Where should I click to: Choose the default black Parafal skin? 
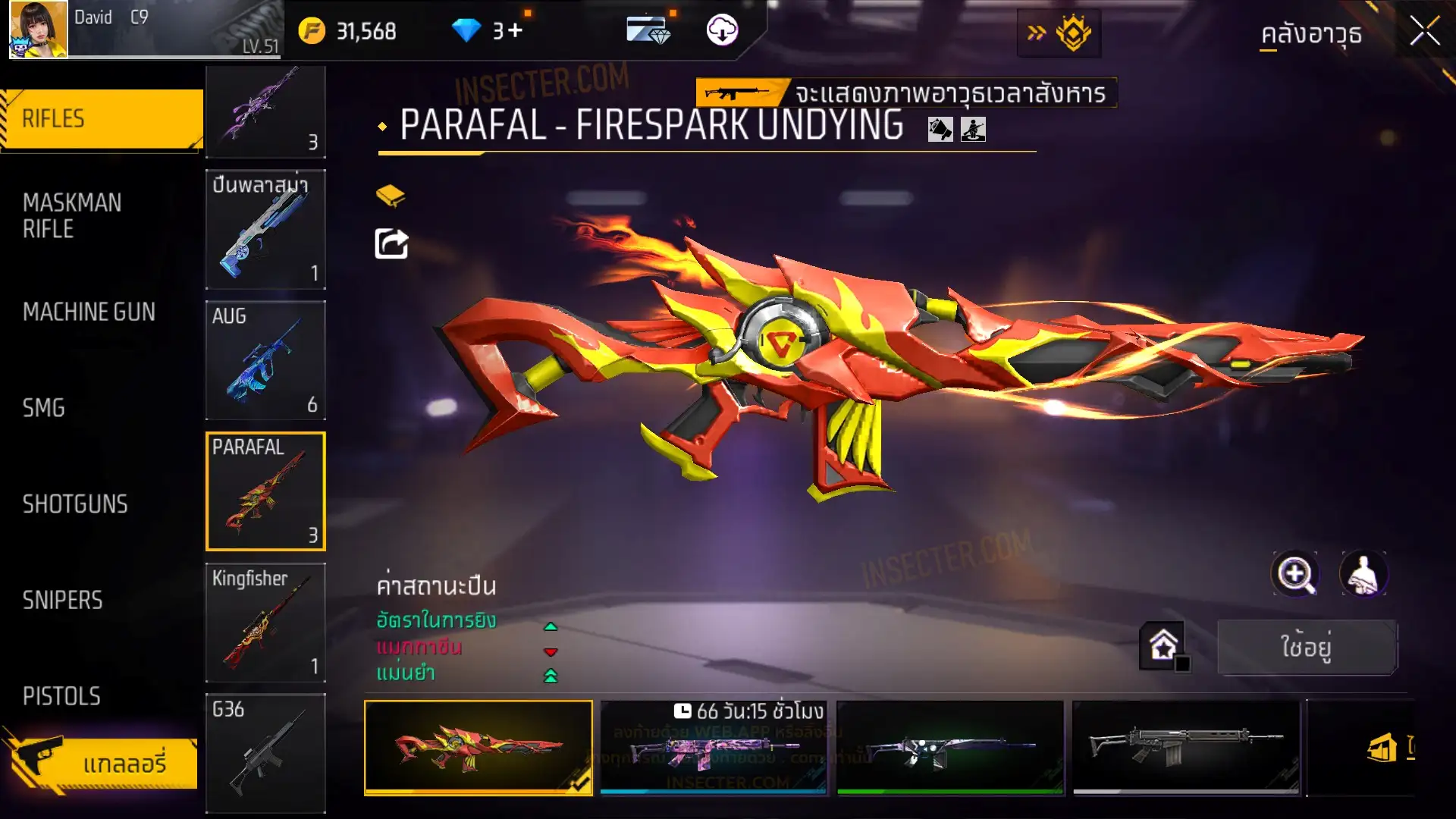coord(1185,747)
